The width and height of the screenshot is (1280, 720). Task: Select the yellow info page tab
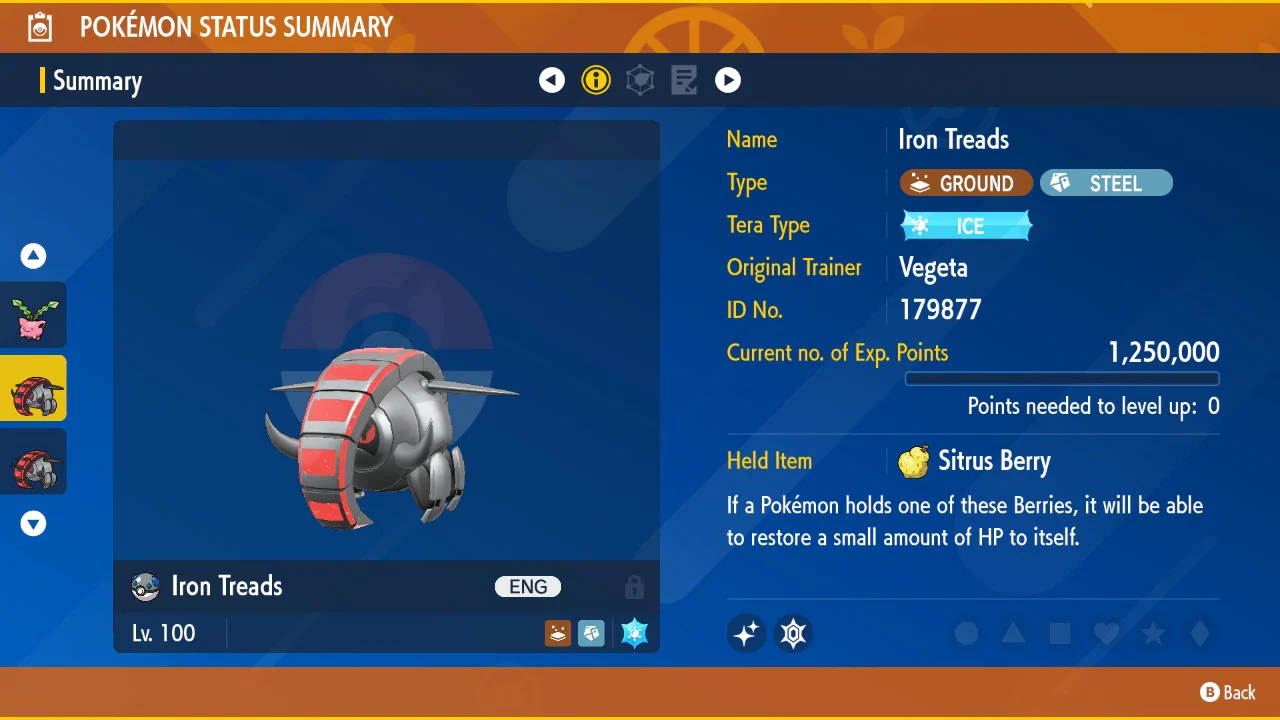[x=596, y=80]
